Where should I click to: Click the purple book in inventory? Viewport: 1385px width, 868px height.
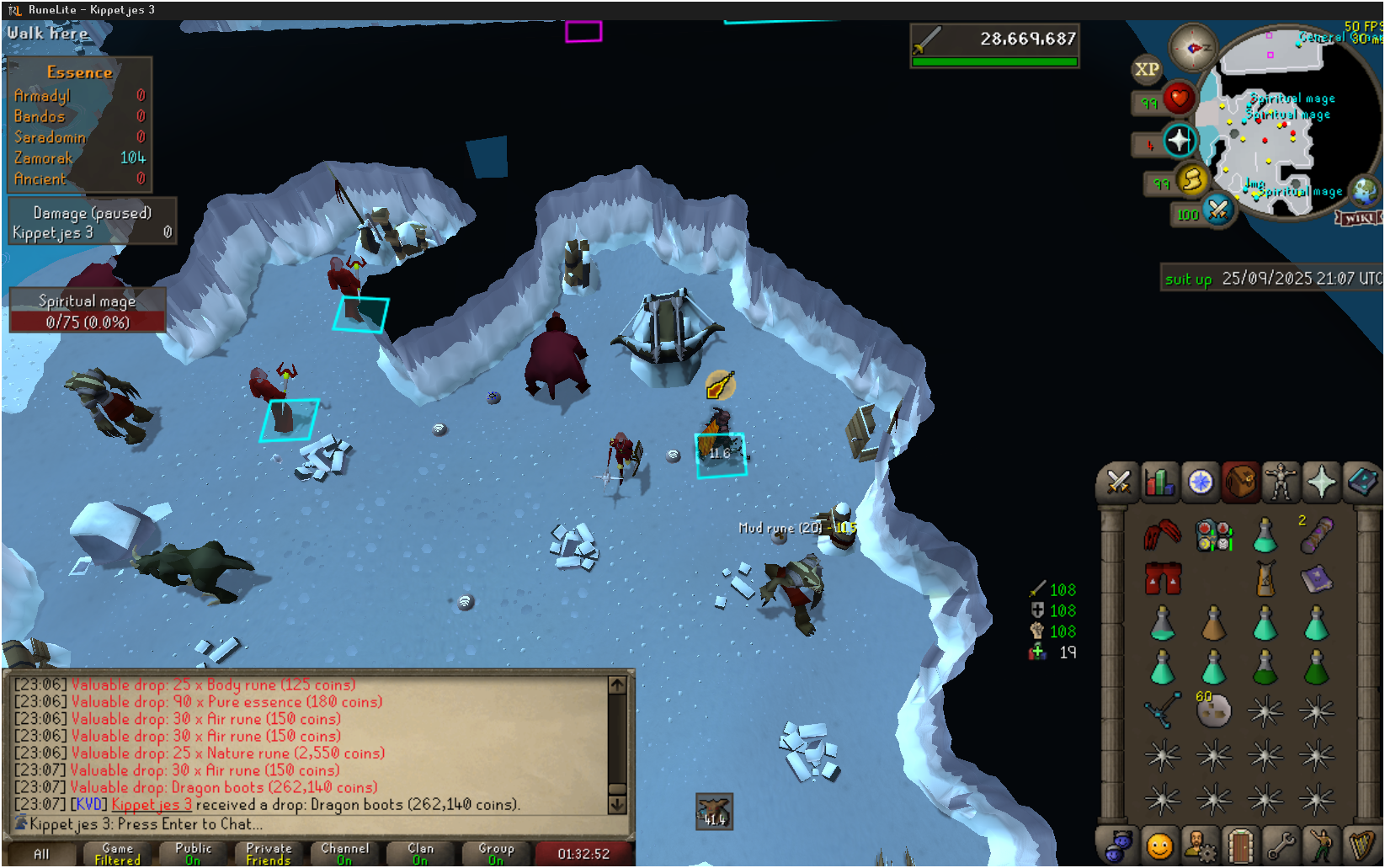[1316, 578]
